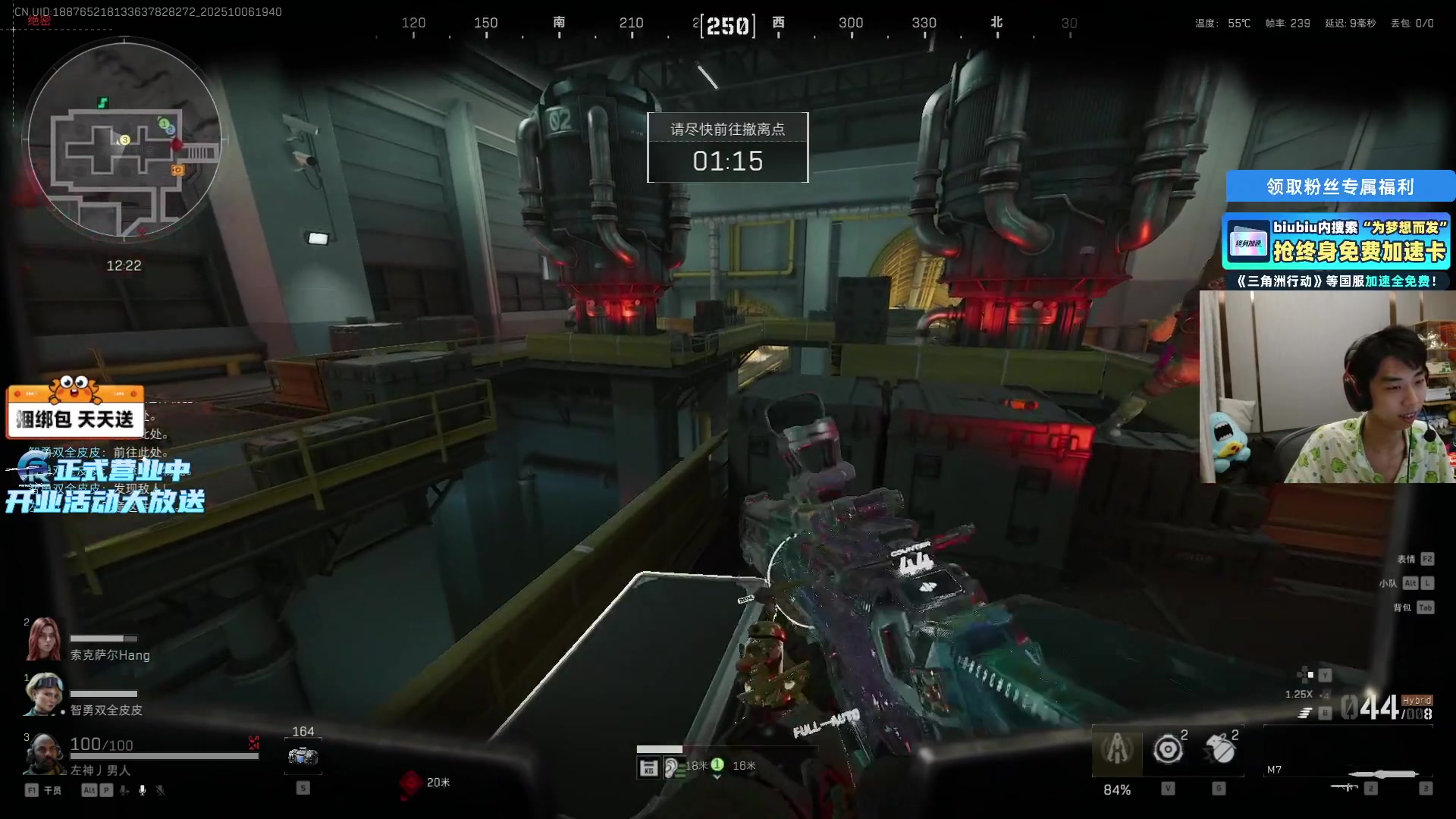Click own operator portrait 左神丿男人
1456x819 pixels.
click(x=43, y=753)
